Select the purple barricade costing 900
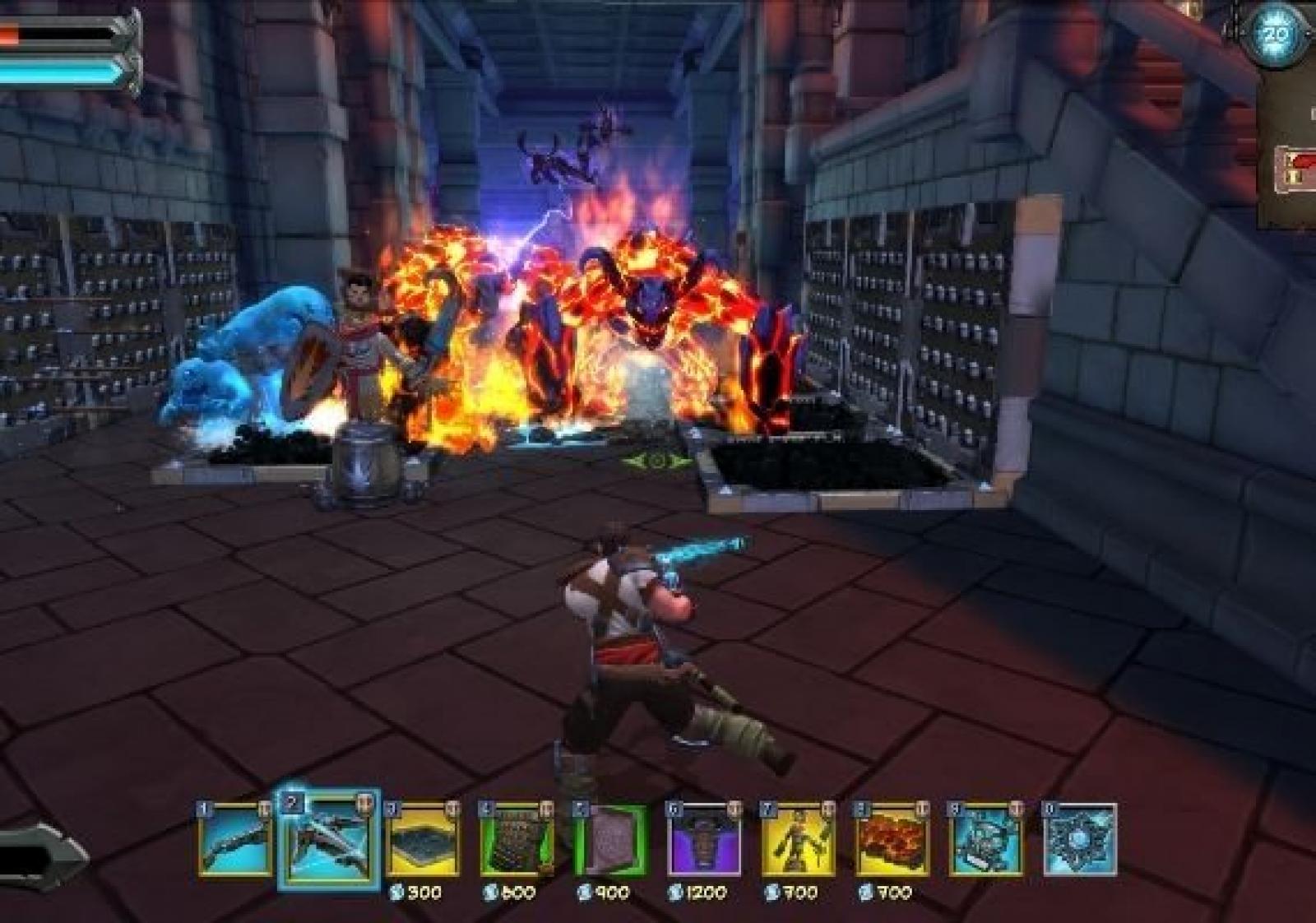Viewport: 1316px width, 923px height. 610,840
